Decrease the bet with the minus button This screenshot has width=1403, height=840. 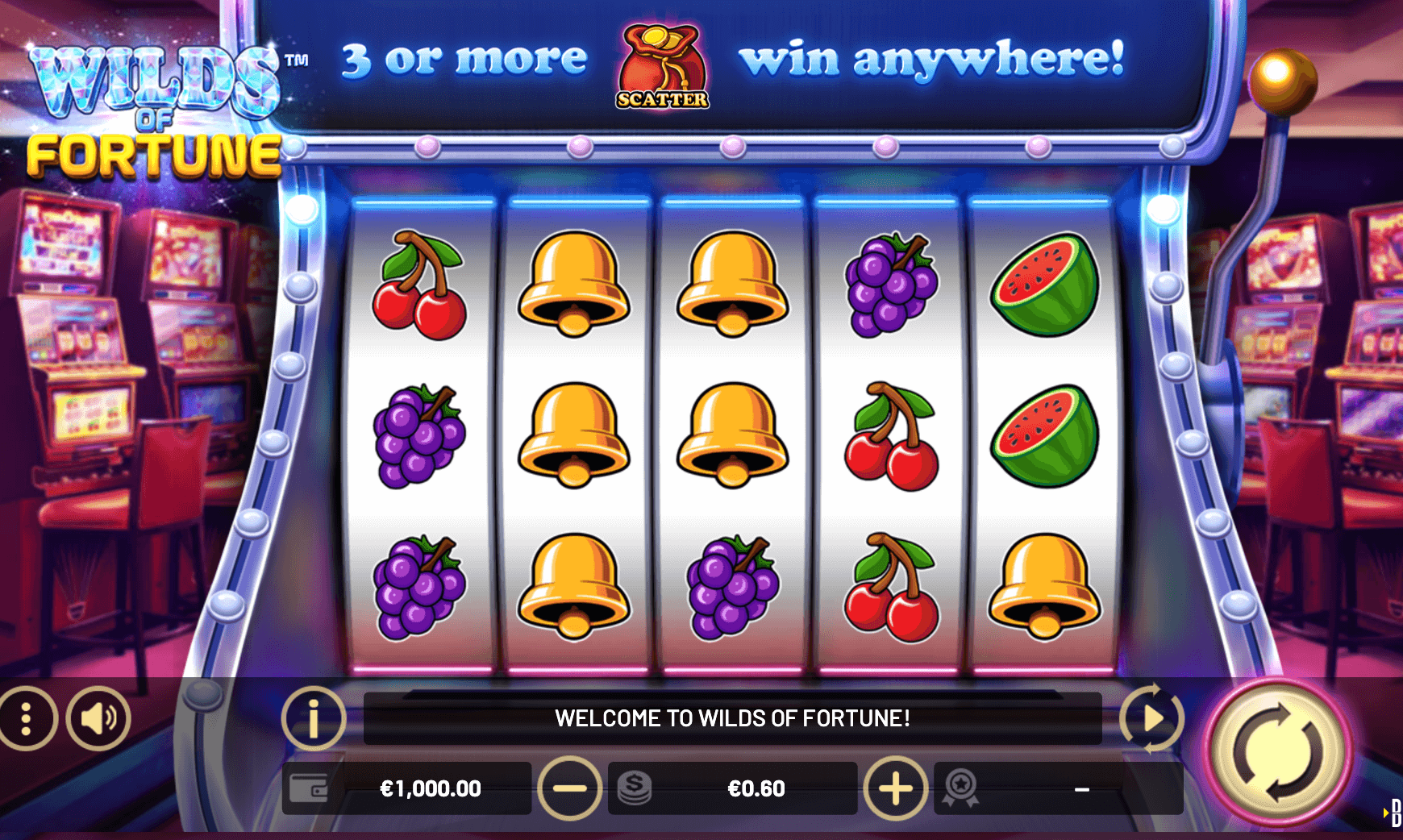point(569,788)
